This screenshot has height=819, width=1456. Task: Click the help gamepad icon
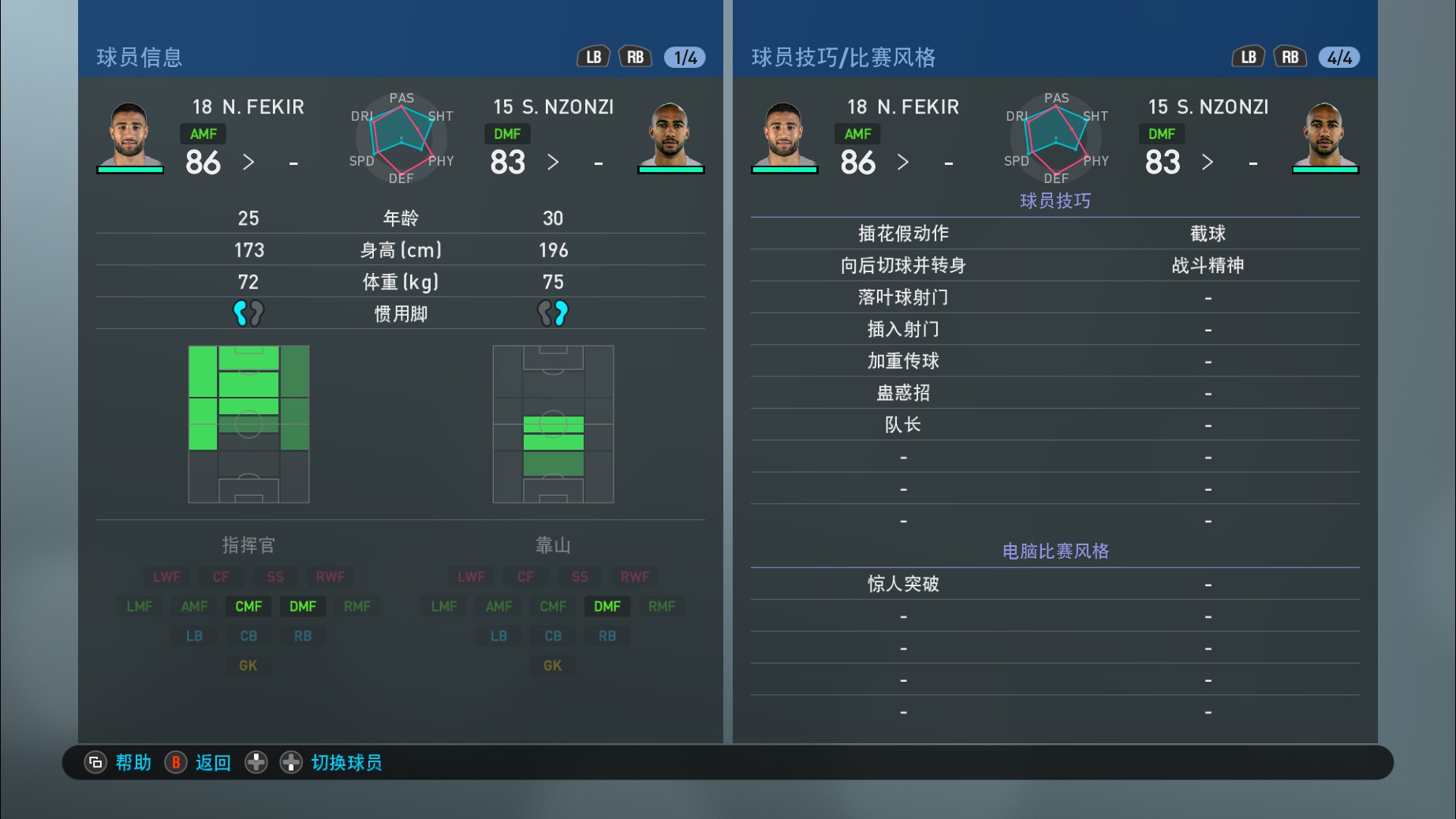coord(95,762)
